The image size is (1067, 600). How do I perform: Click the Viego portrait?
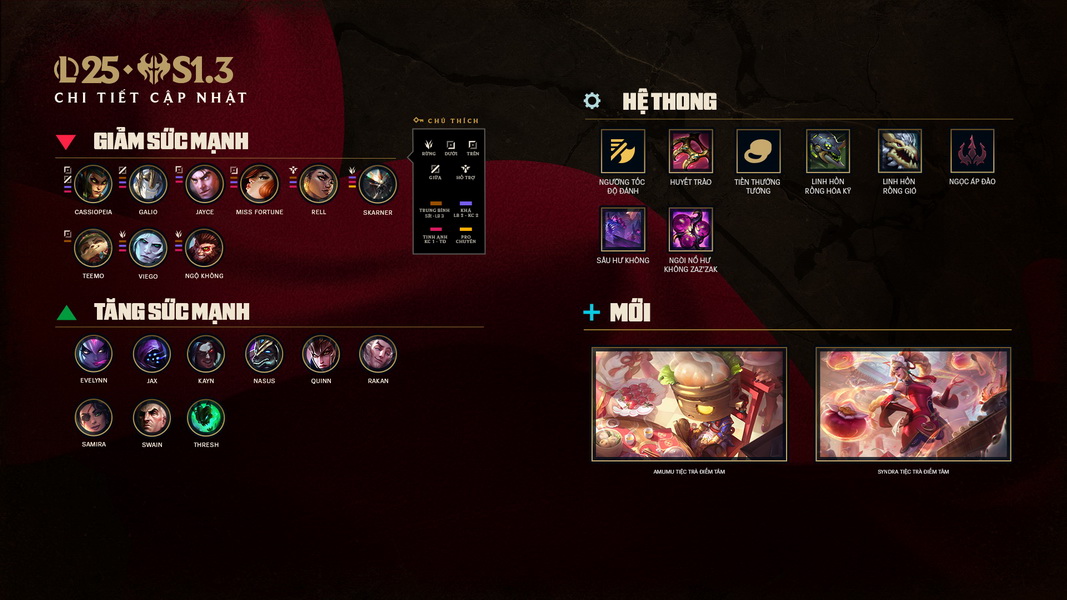(148, 248)
